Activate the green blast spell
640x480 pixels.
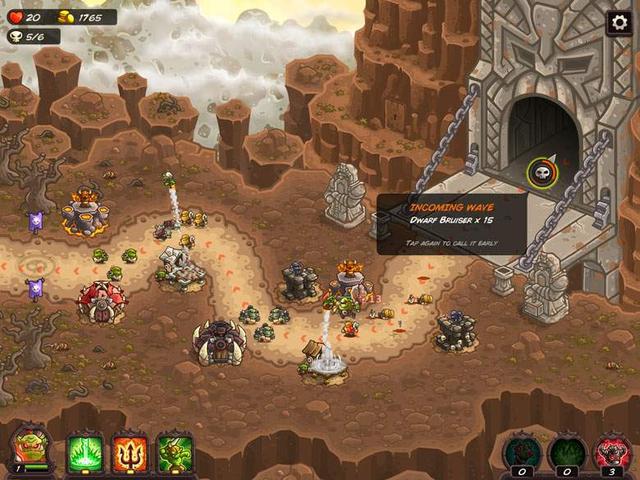tap(85, 453)
